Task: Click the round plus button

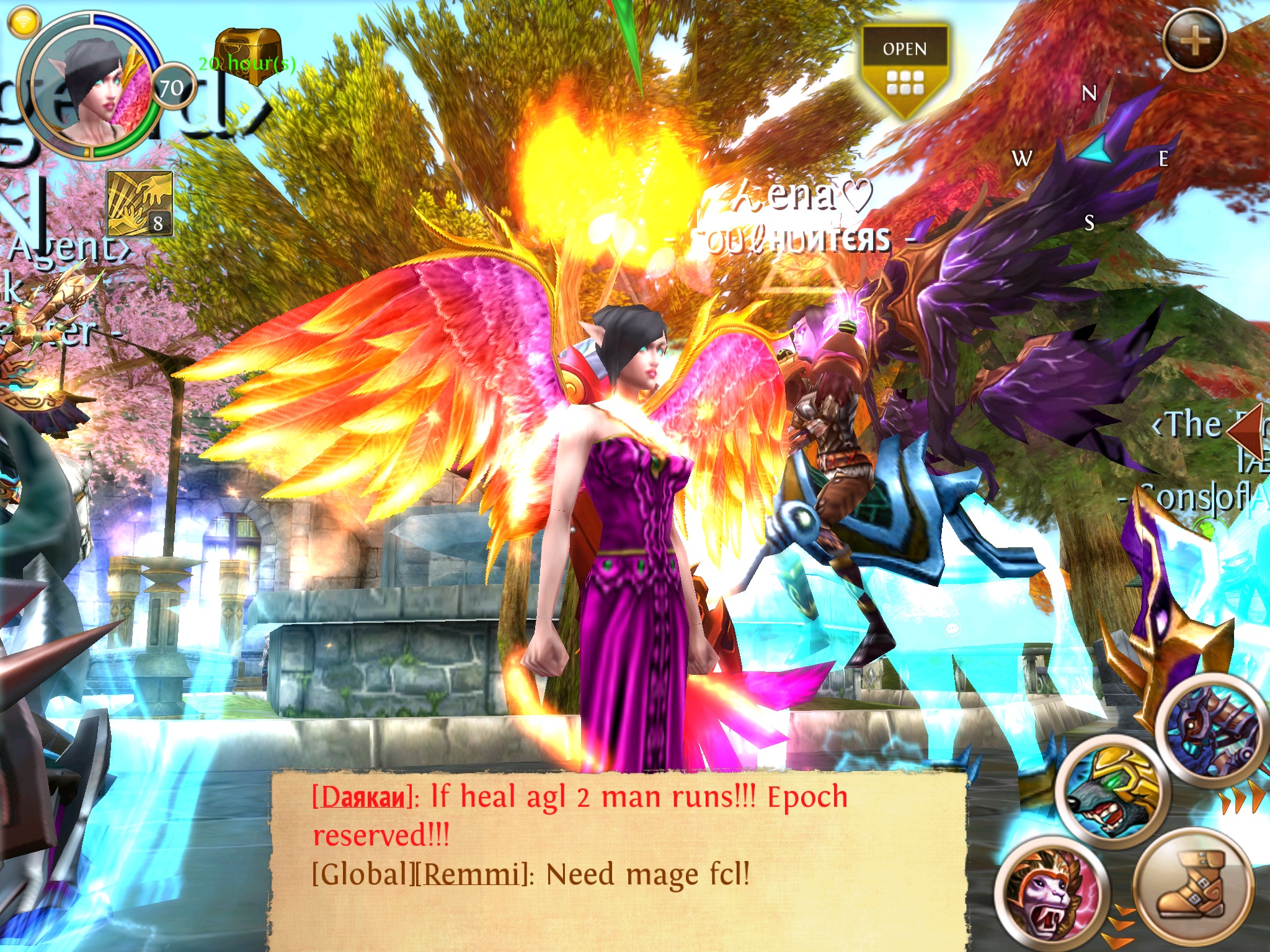Action: [1194, 41]
